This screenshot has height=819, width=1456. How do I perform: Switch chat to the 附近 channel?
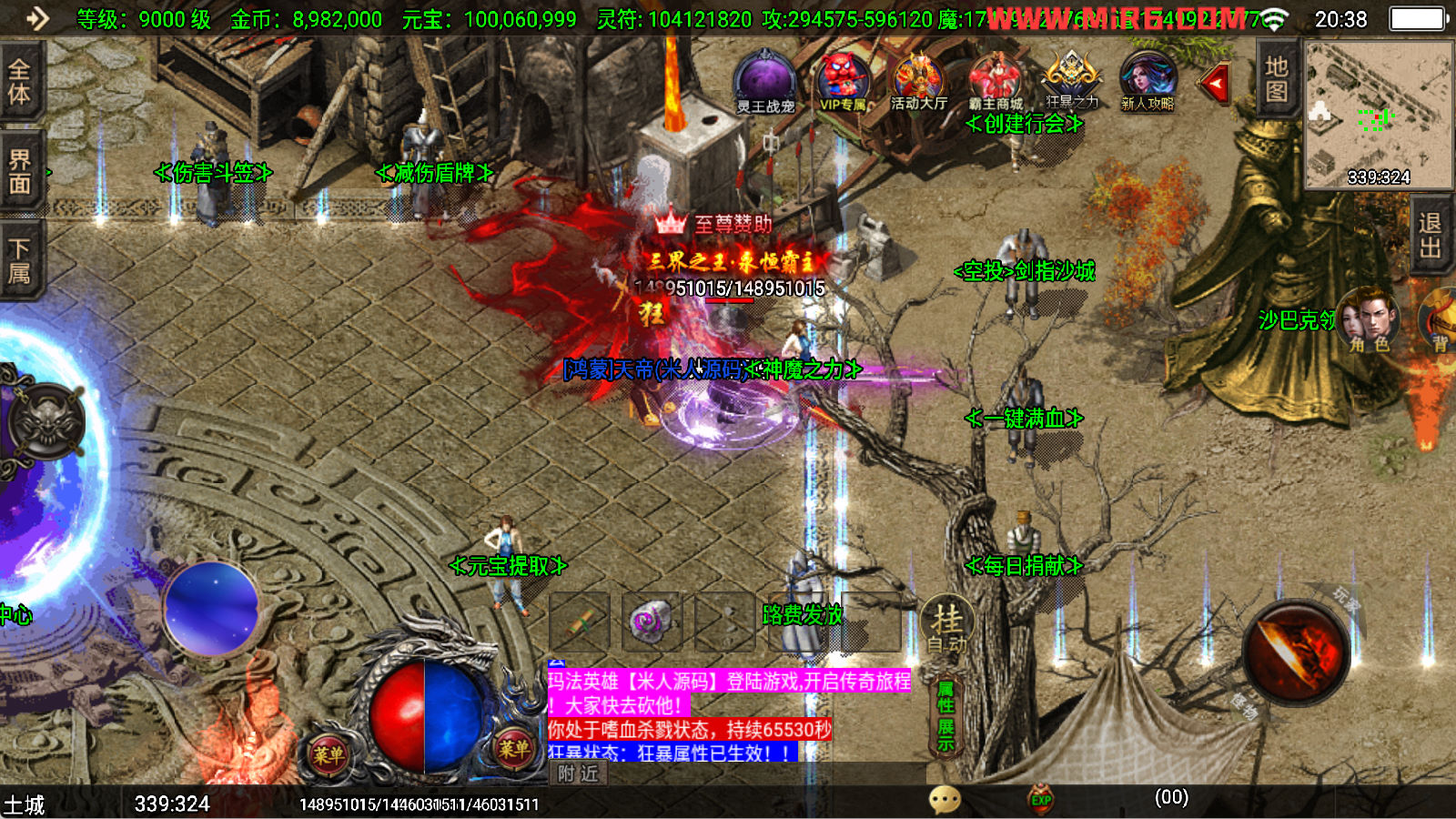coord(579,773)
